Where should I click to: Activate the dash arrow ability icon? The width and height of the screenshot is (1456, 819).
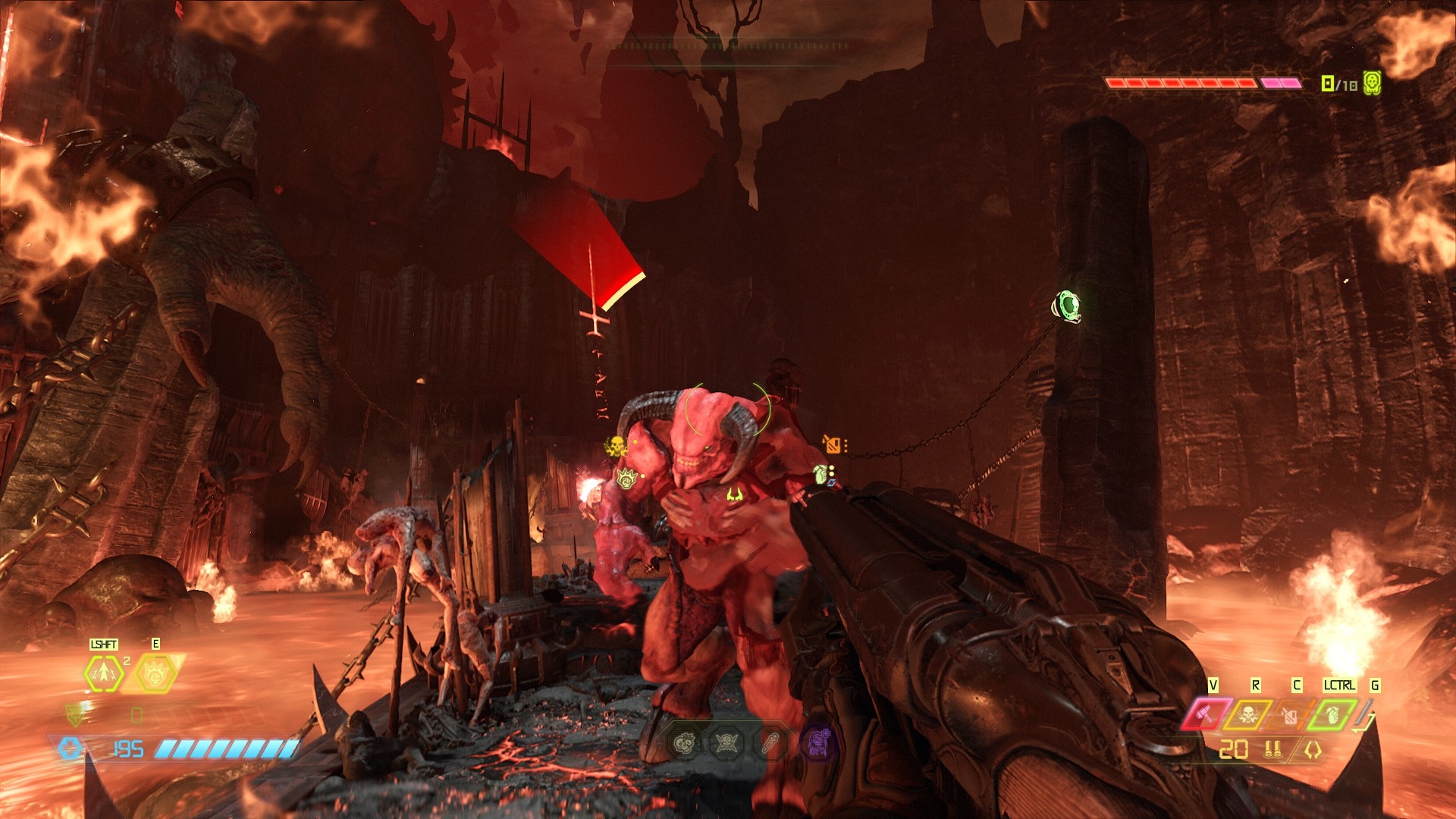pyautogui.click(x=103, y=673)
